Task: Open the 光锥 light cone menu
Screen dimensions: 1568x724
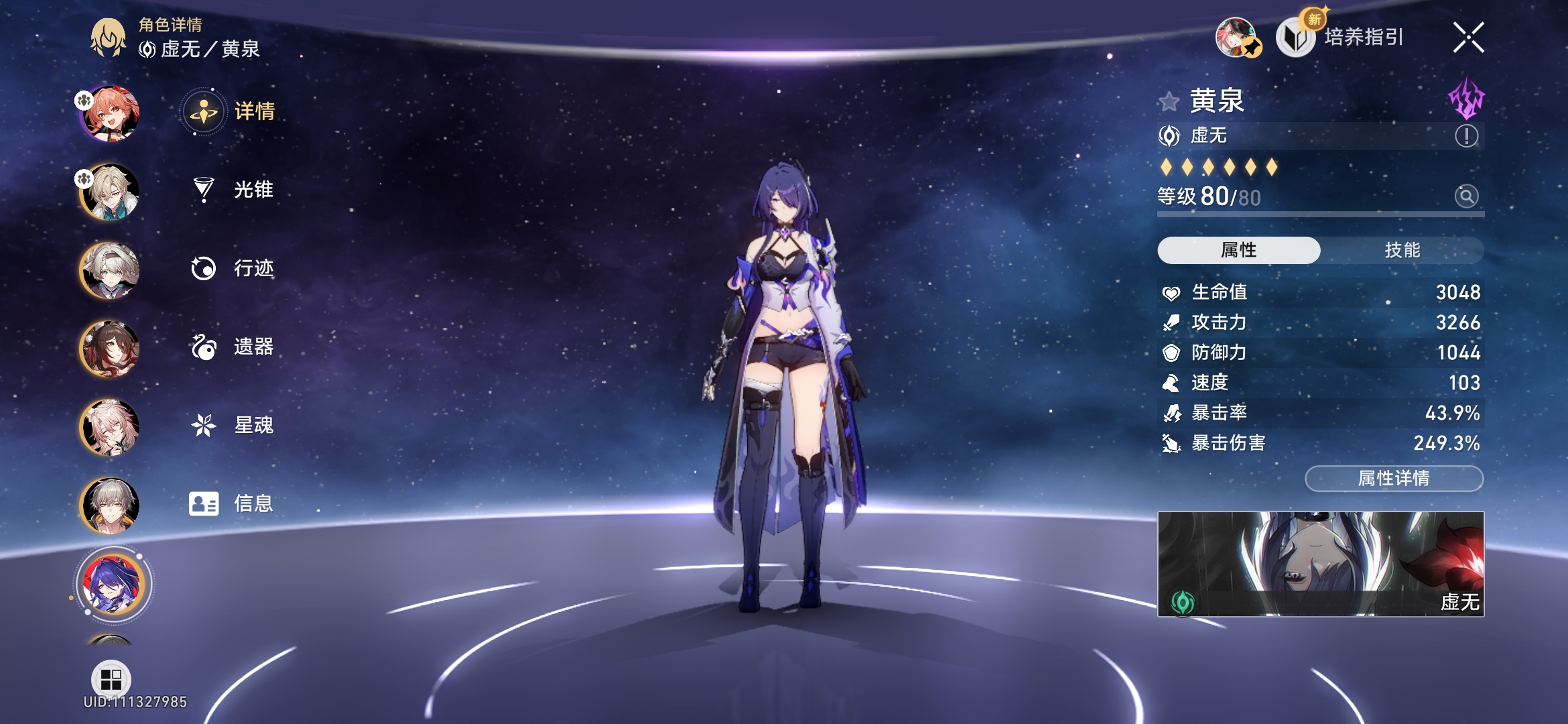Action: tap(233, 190)
